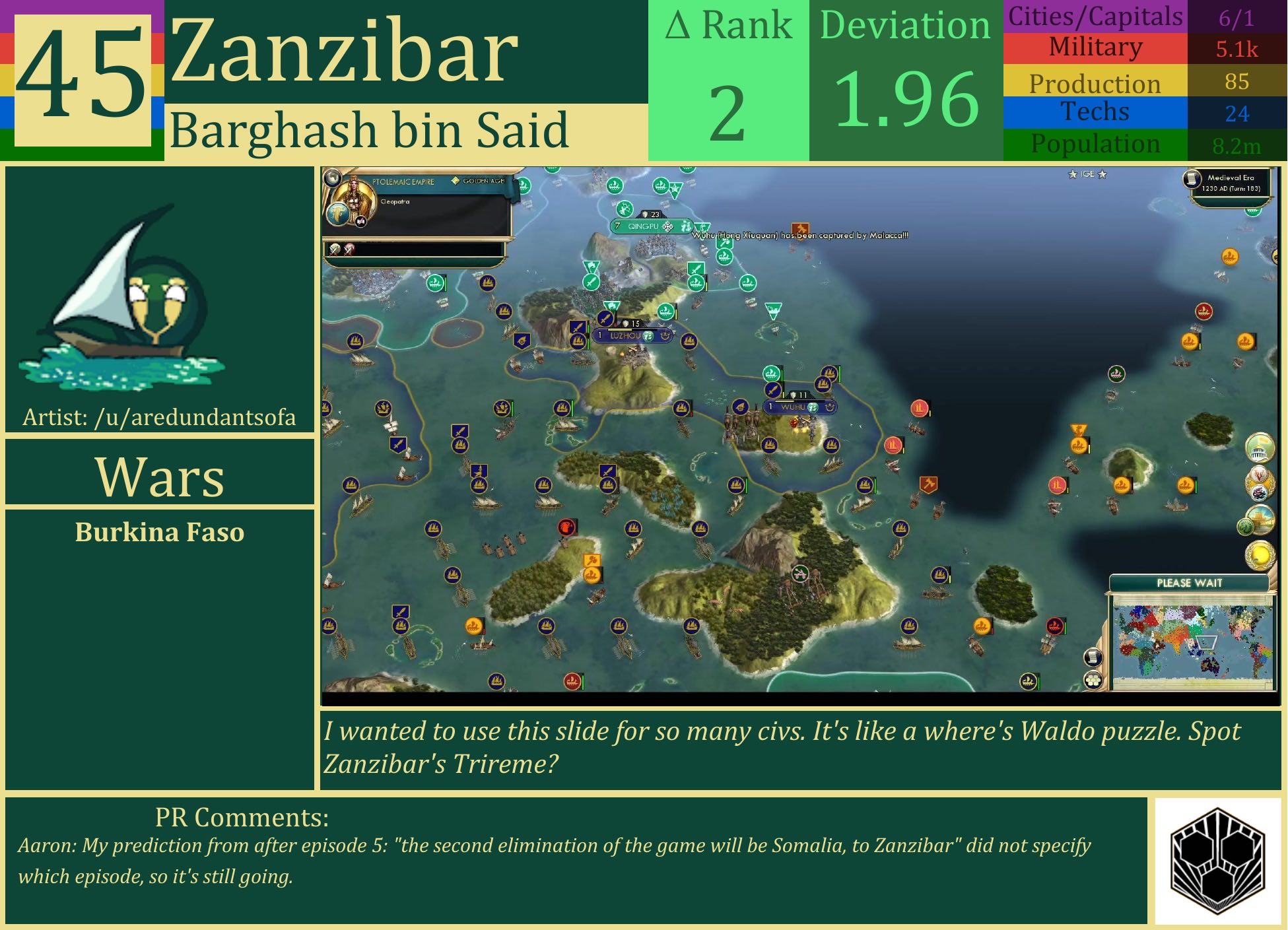This screenshot has width=1288, height=930.
Task: Select the Golden Age diamond badge
Action: pos(456,180)
